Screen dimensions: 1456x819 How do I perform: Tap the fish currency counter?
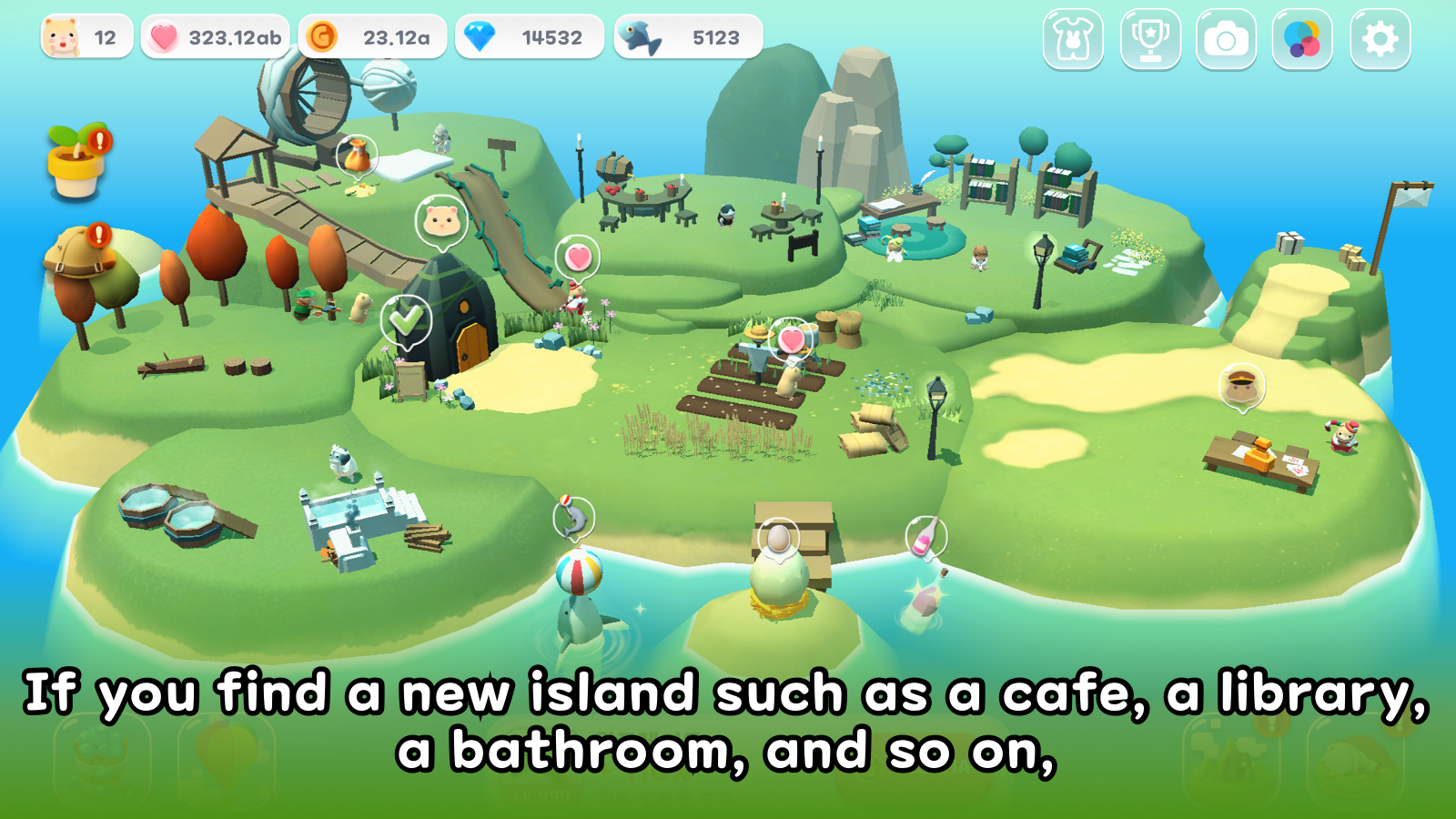tap(688, 37)
